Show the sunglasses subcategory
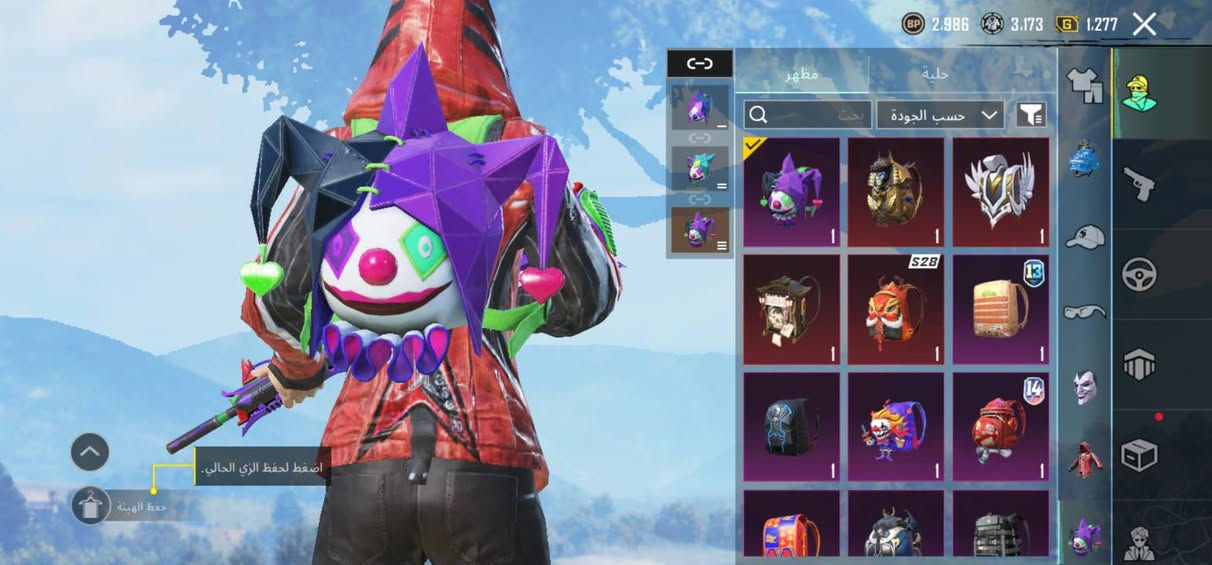 tap(1085, 312)
